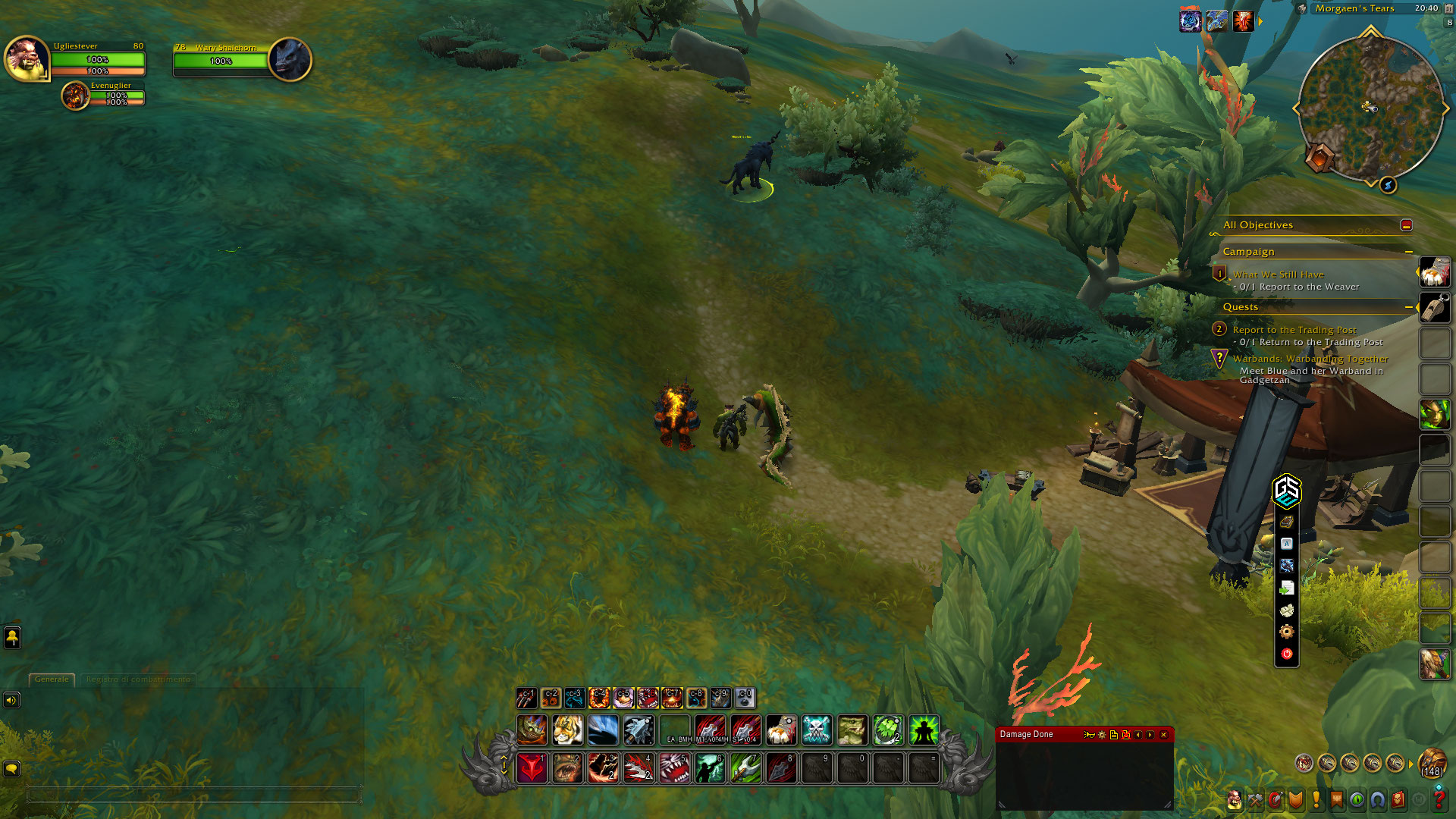The width and height of the screenshot is (1456, 819).
Task: Switch to Registro di combattimento tab
Action: coord(138,679)
